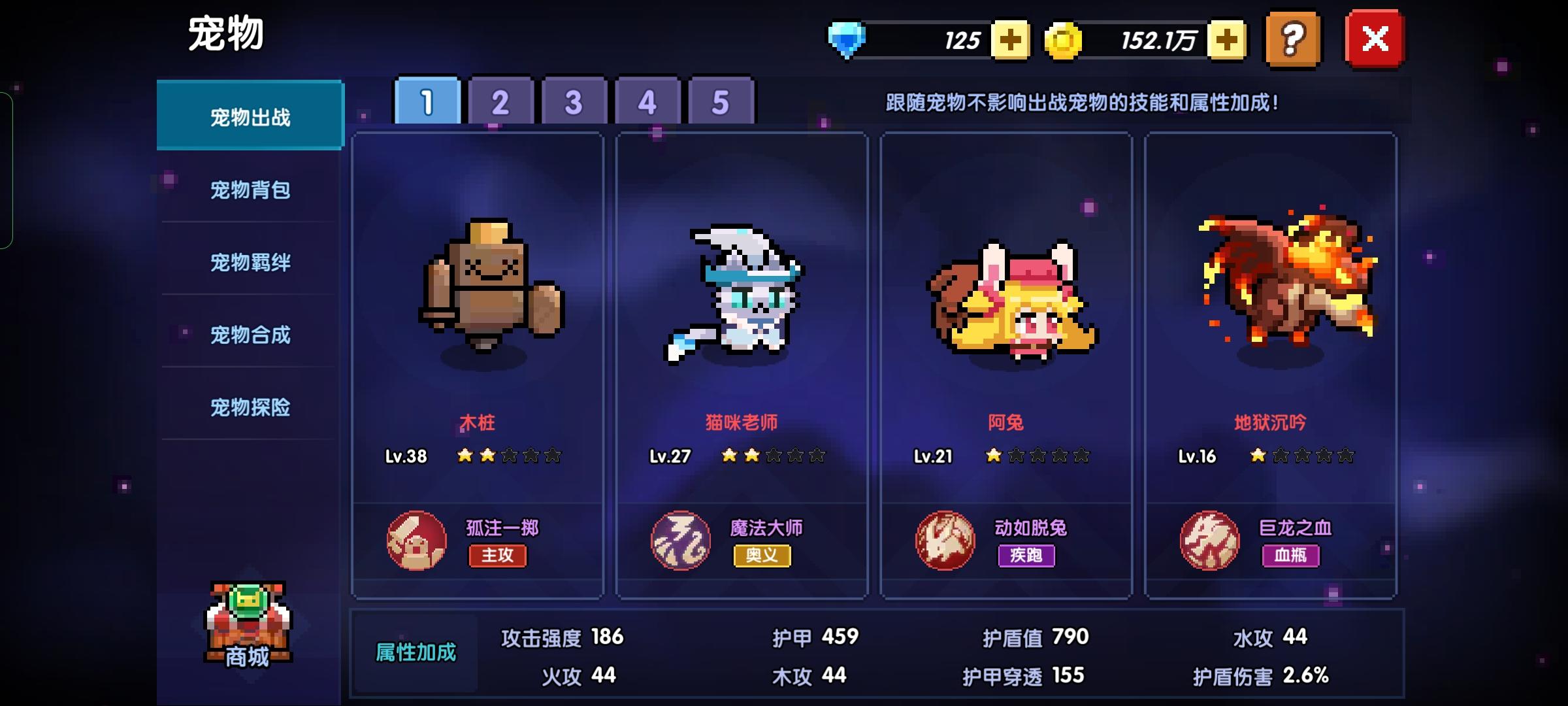Click the plus button next to diamonds
The height and width of the screenshot is (706, 1568).
point(1010,41)
